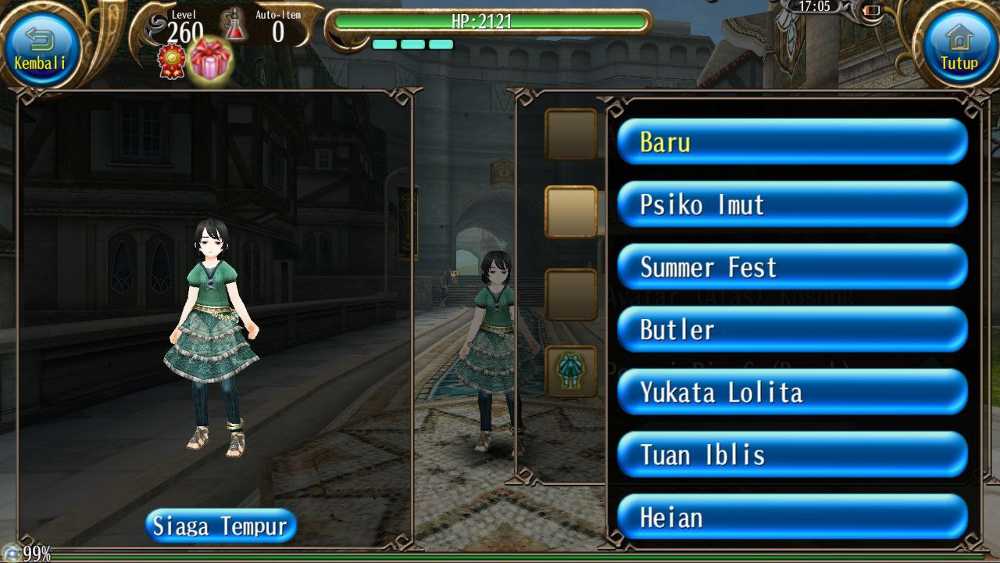Close the menu with Tutup
Image resolution: width=1000 pixels, height=563 pixels.
pyautogui.click(x=958, y=46)
